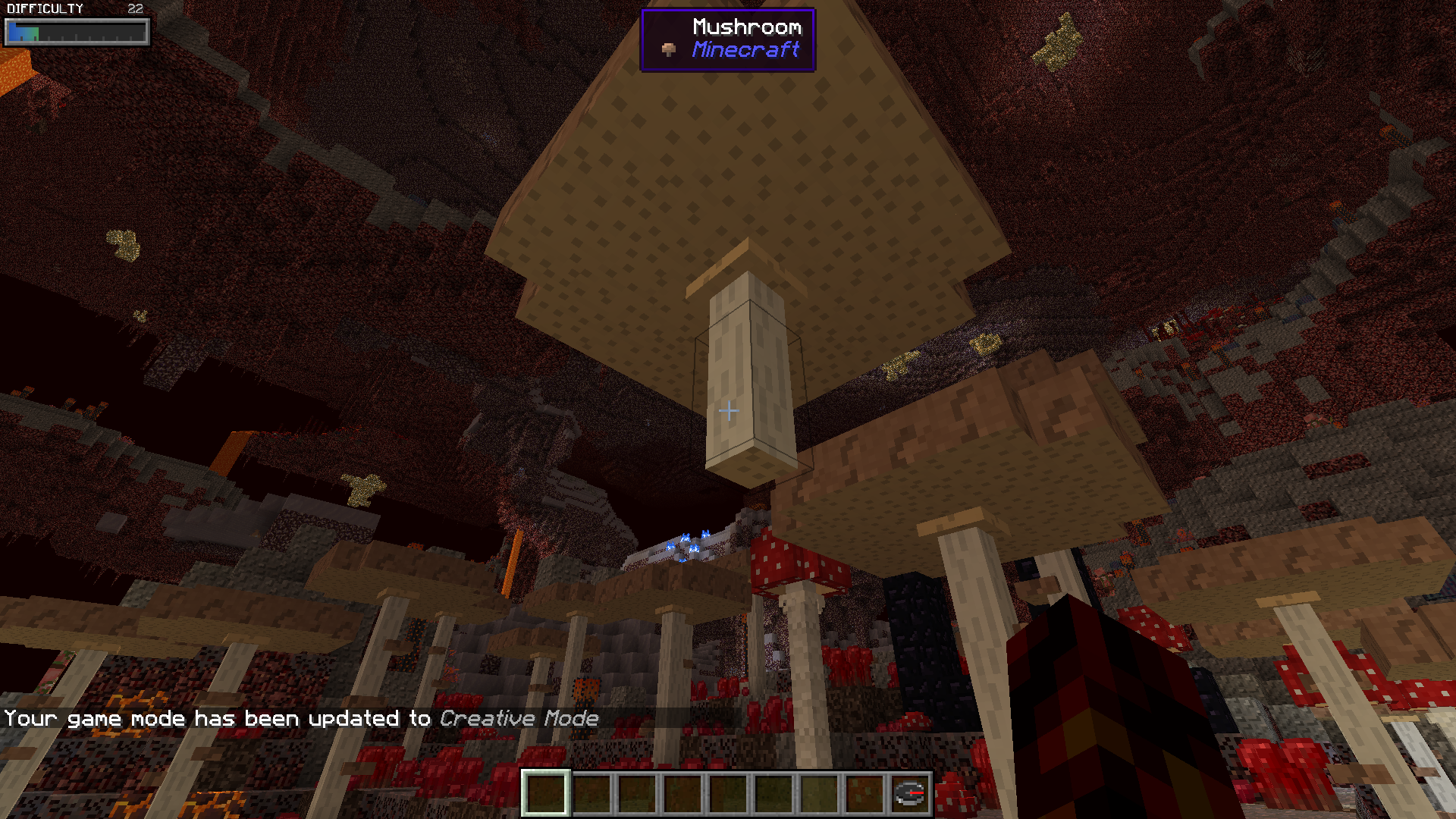Select the compass hotbar slot
Viewport: 1456px width, 819px height.
909,793
